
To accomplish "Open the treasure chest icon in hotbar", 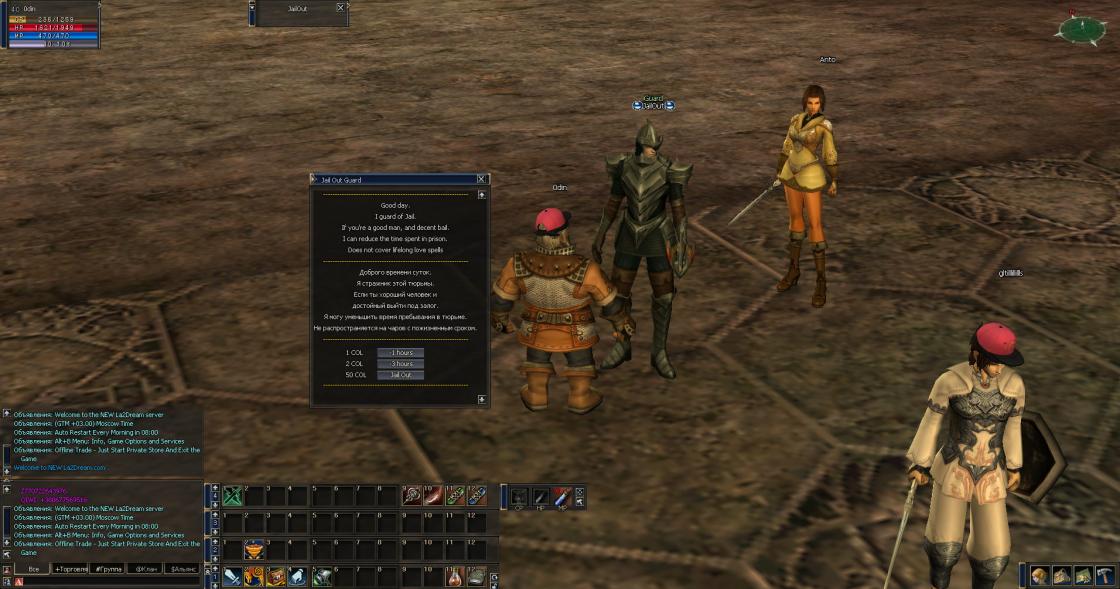I will coord(276,576).
